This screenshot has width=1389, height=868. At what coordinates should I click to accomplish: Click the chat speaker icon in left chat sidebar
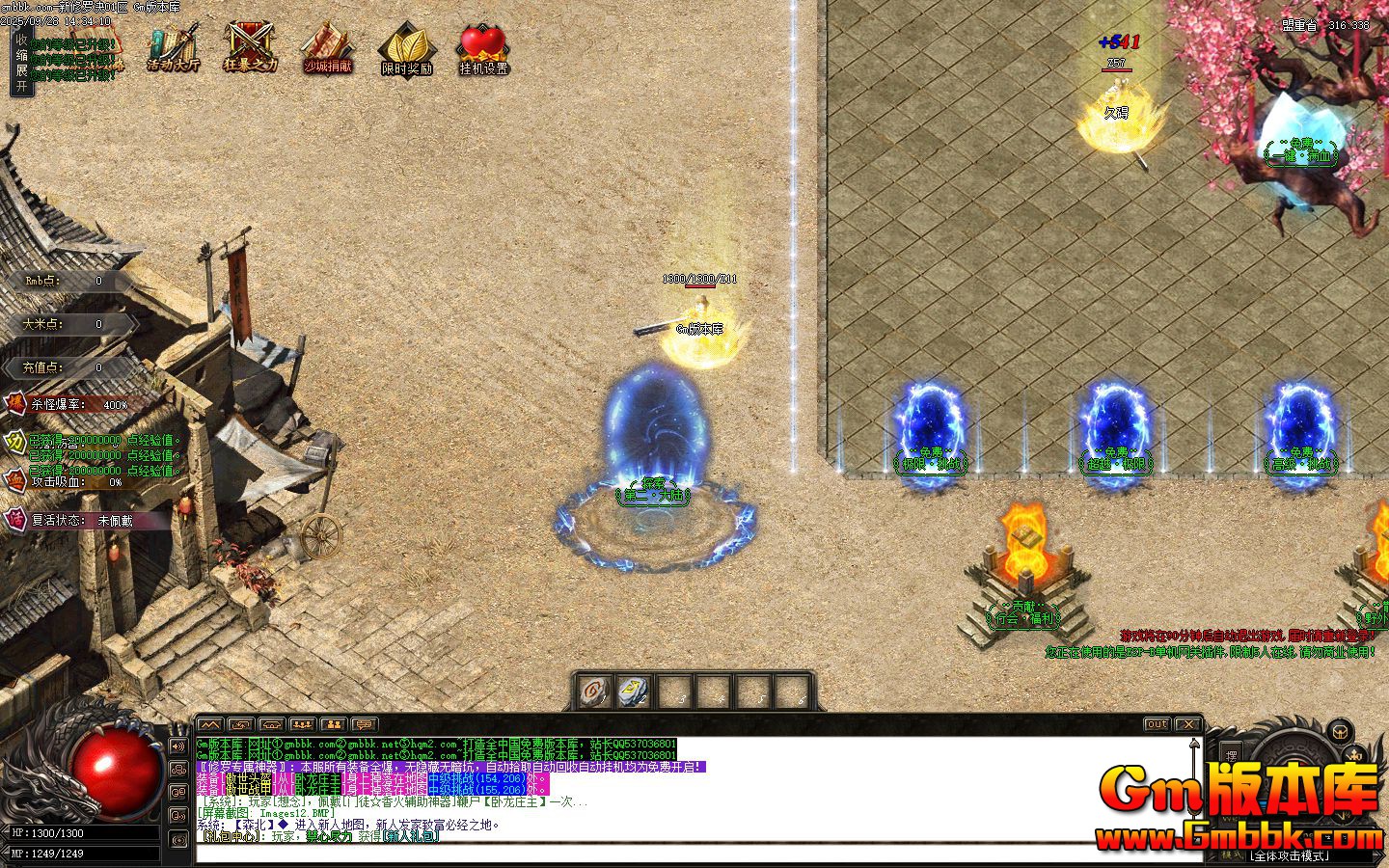178,746
